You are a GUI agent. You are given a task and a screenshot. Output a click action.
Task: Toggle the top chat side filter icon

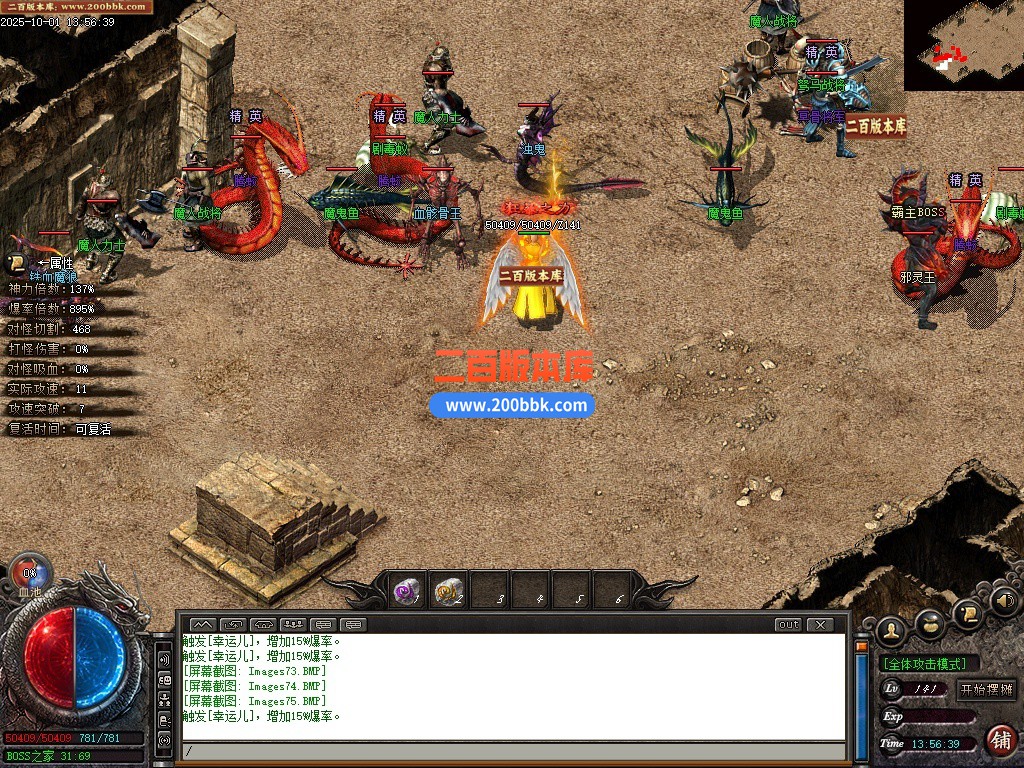coord(164,660)
